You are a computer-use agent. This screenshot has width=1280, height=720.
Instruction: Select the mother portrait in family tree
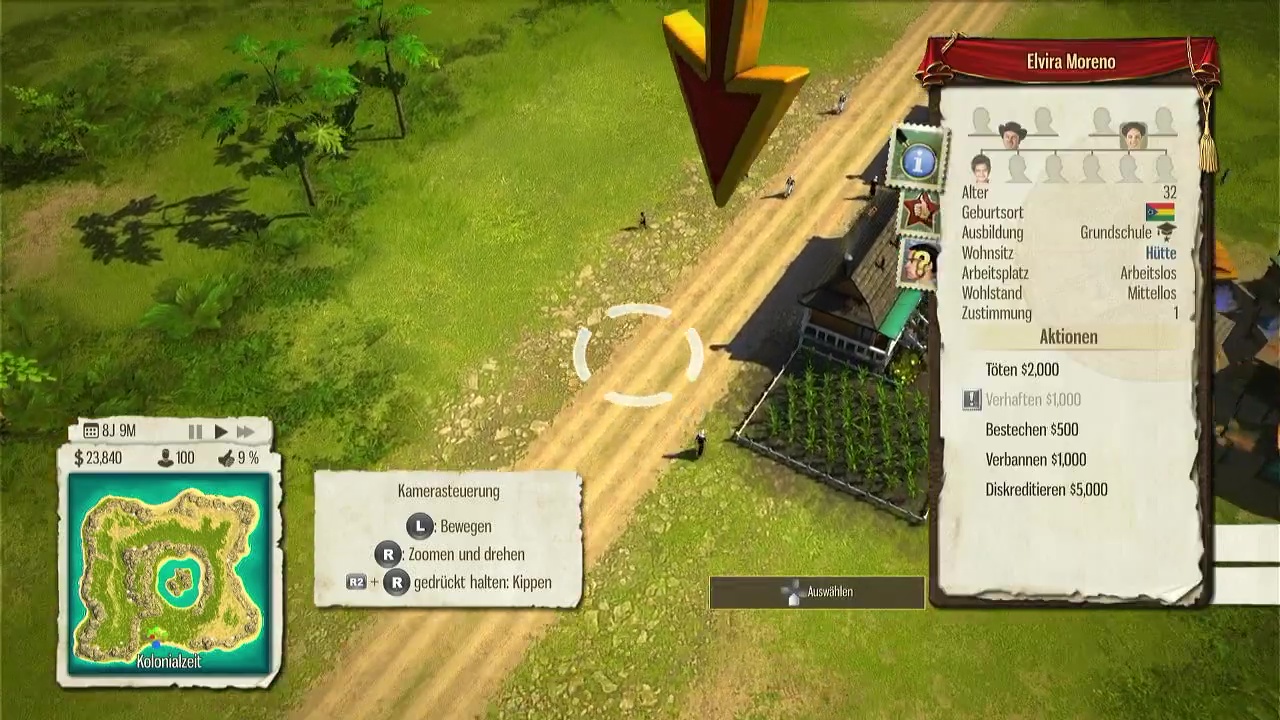(1132, 133)
